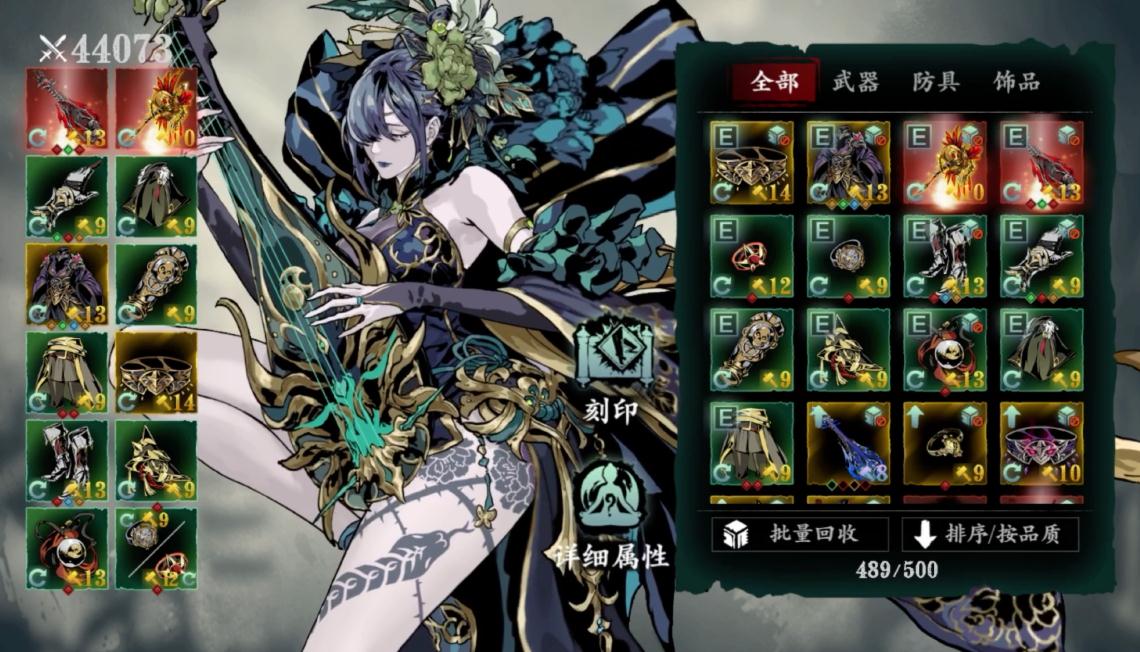Choose the purple belt with level 10

pos(1041,443)
